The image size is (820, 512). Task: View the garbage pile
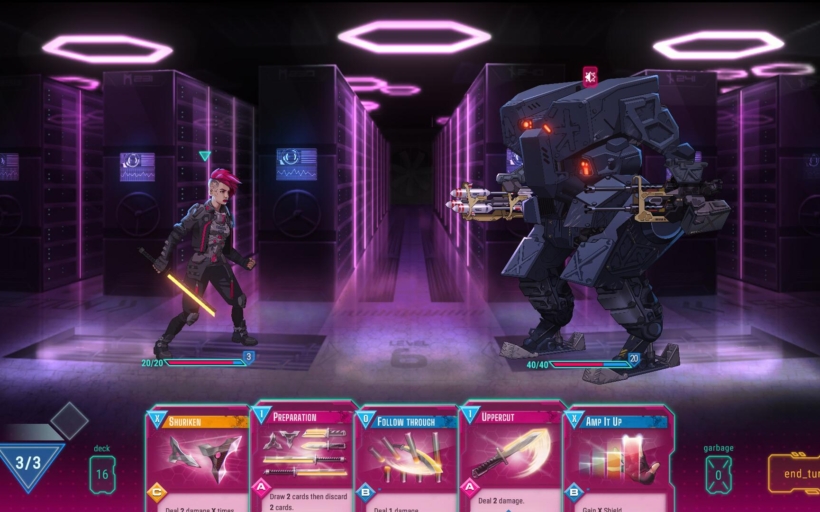point(717,474)
